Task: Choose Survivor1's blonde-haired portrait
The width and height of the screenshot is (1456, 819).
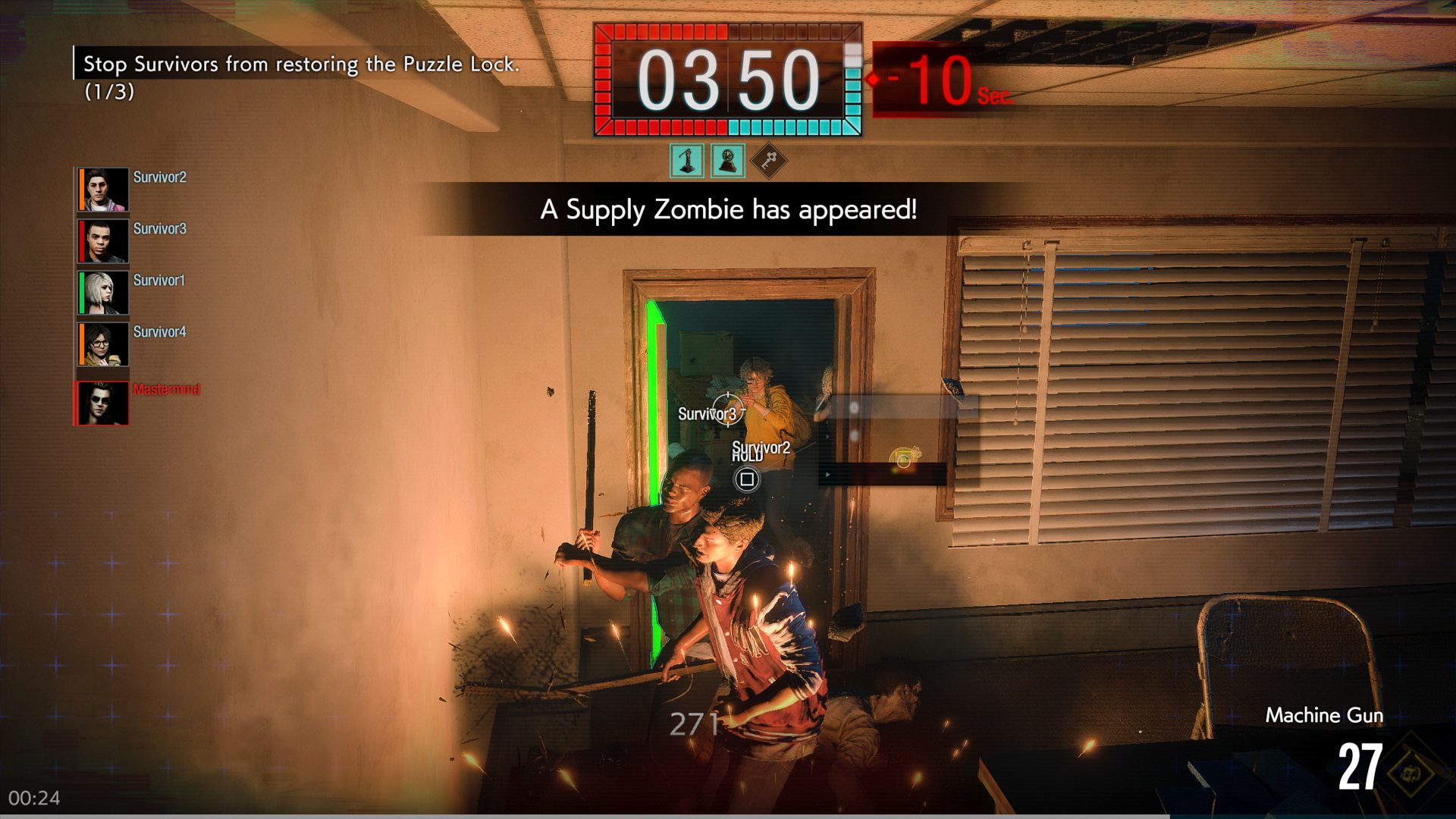Action: (x=103, y=293)
